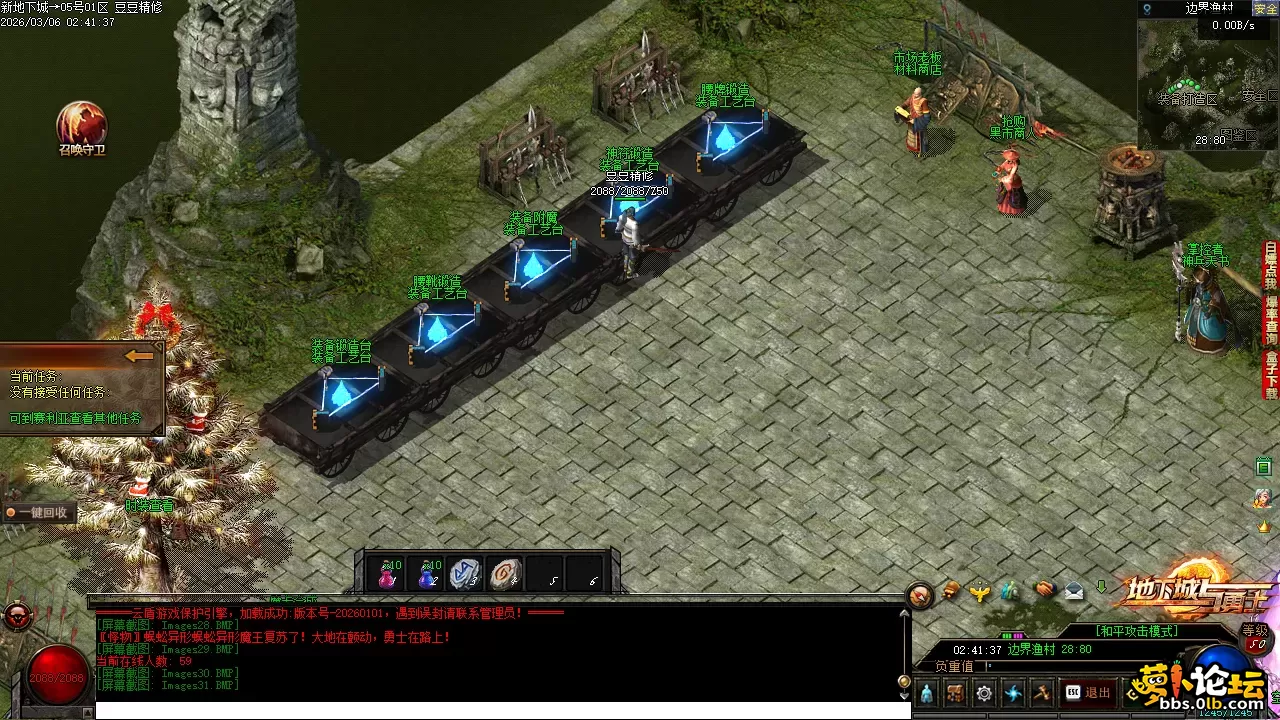Click the 爆率查询 drop rate side tab

(1271, 315)
